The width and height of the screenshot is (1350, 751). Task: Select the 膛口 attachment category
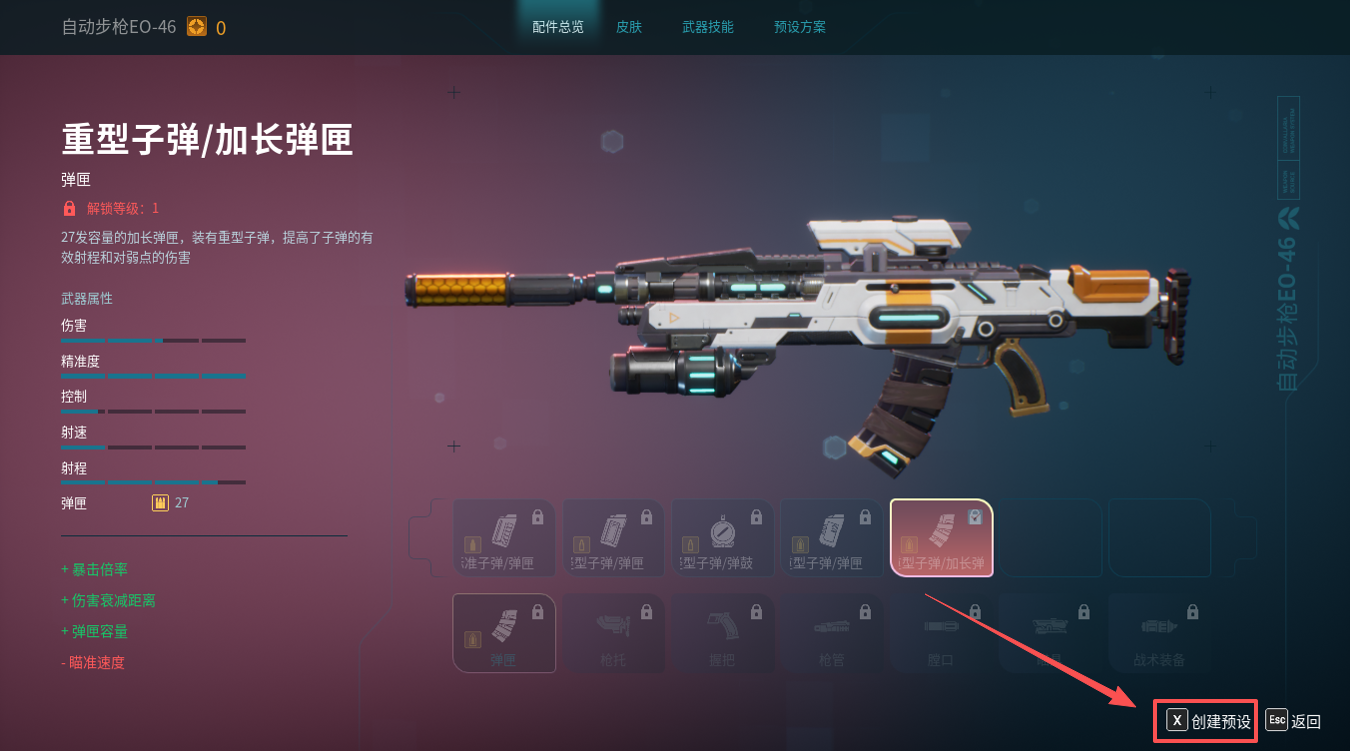coord(941,633)
